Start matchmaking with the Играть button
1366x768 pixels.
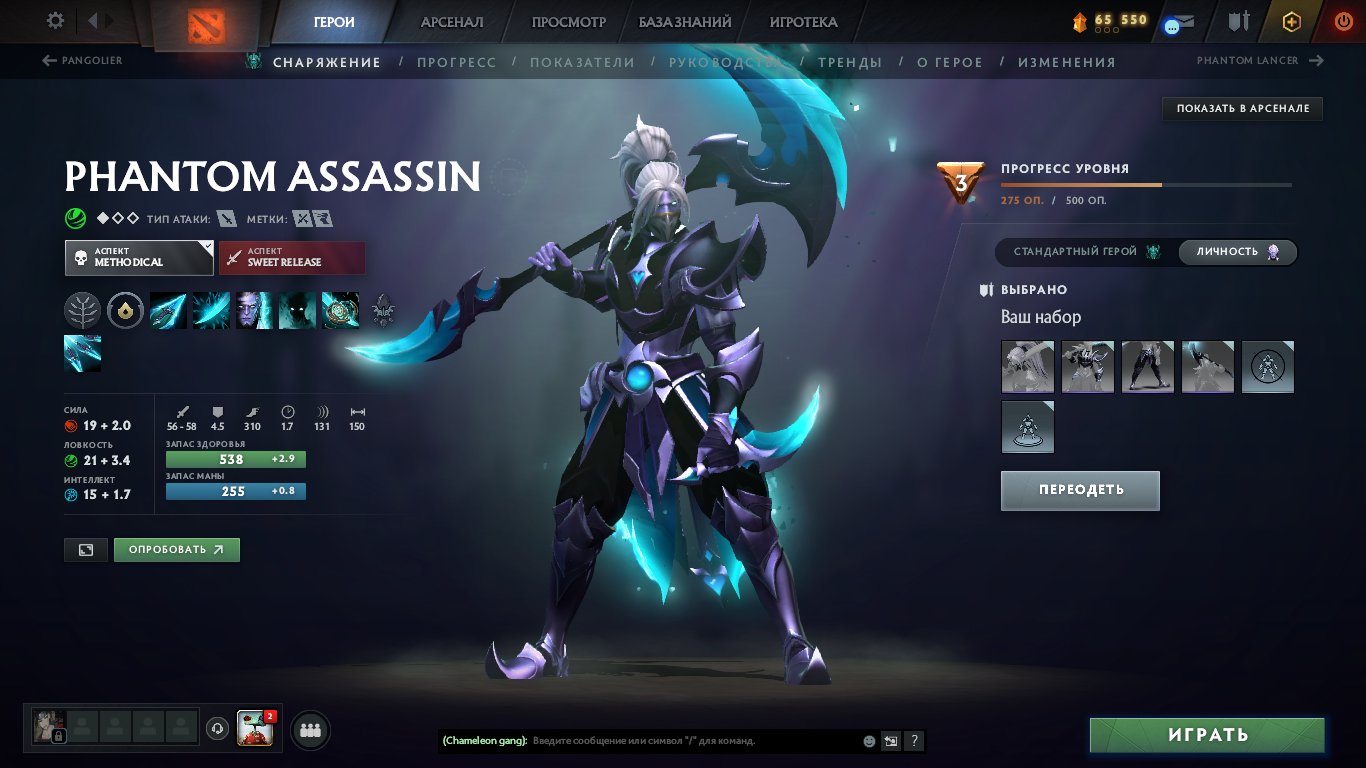1207,735
